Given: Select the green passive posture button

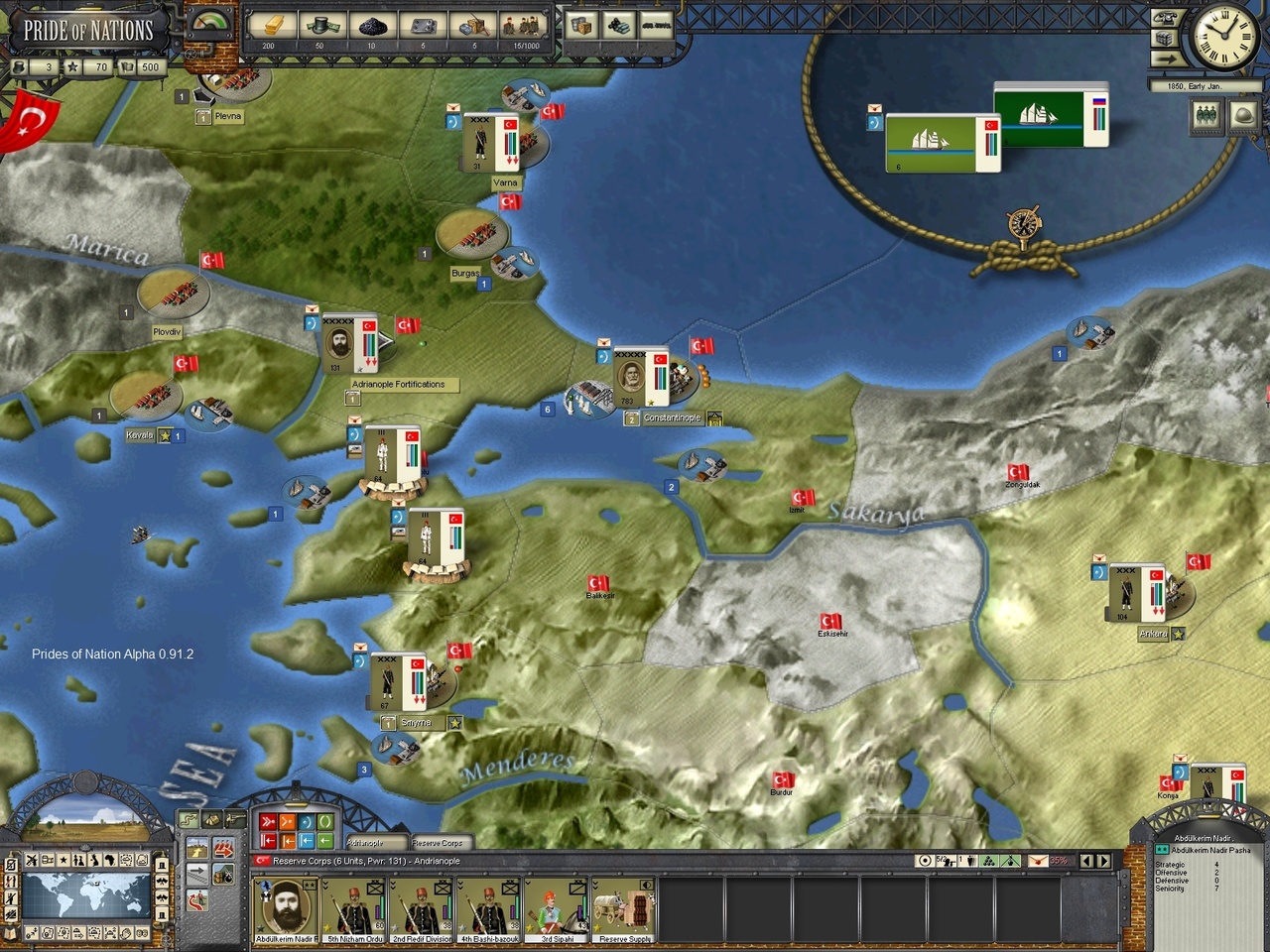Looking at the screenshot, I should tap(324, 822).
